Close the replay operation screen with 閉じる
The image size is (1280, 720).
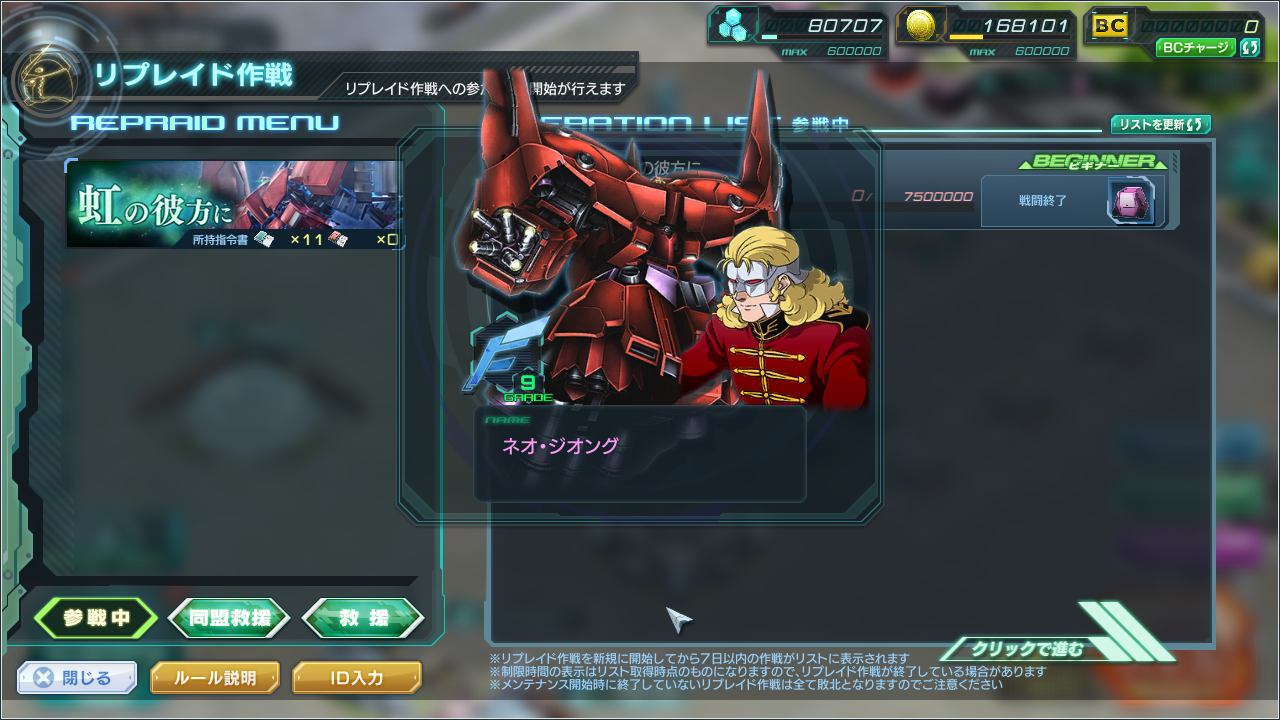[x=77, y=678]
